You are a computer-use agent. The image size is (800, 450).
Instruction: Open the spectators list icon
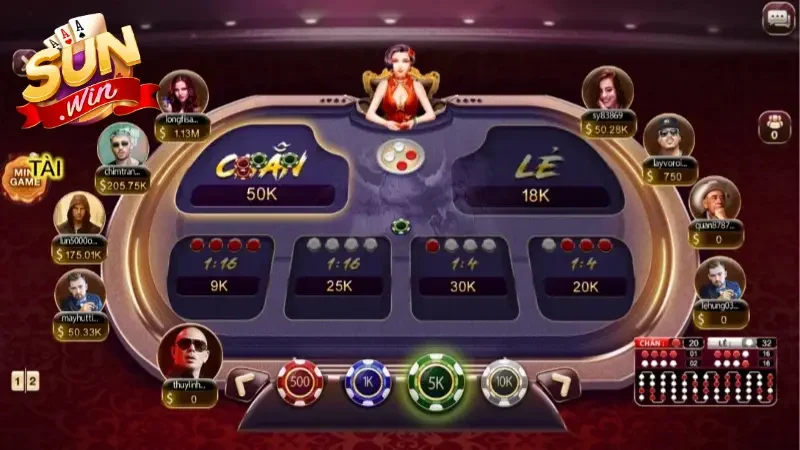(x=774, y=127)
